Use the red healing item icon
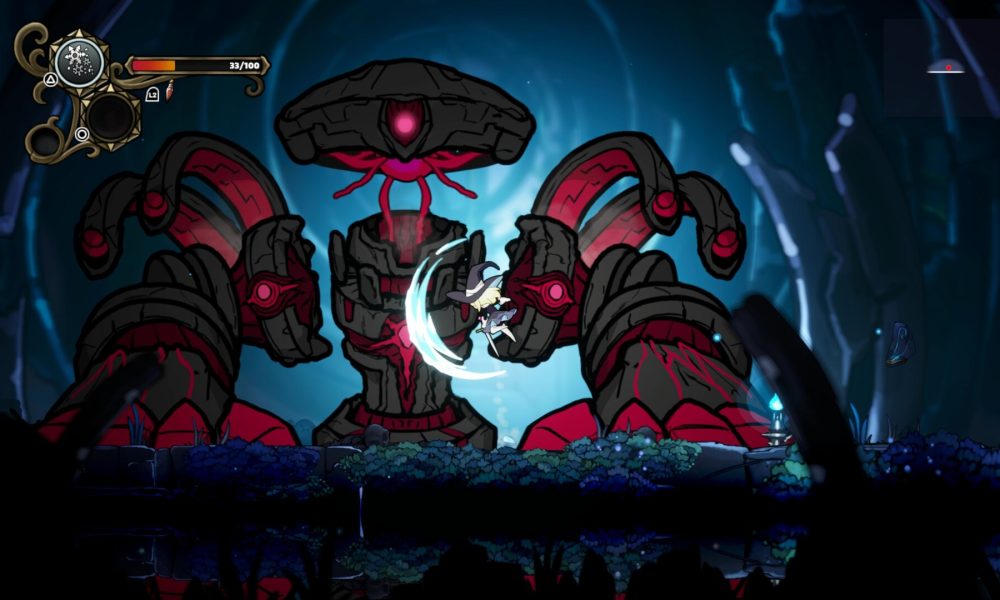 point(169,93)
